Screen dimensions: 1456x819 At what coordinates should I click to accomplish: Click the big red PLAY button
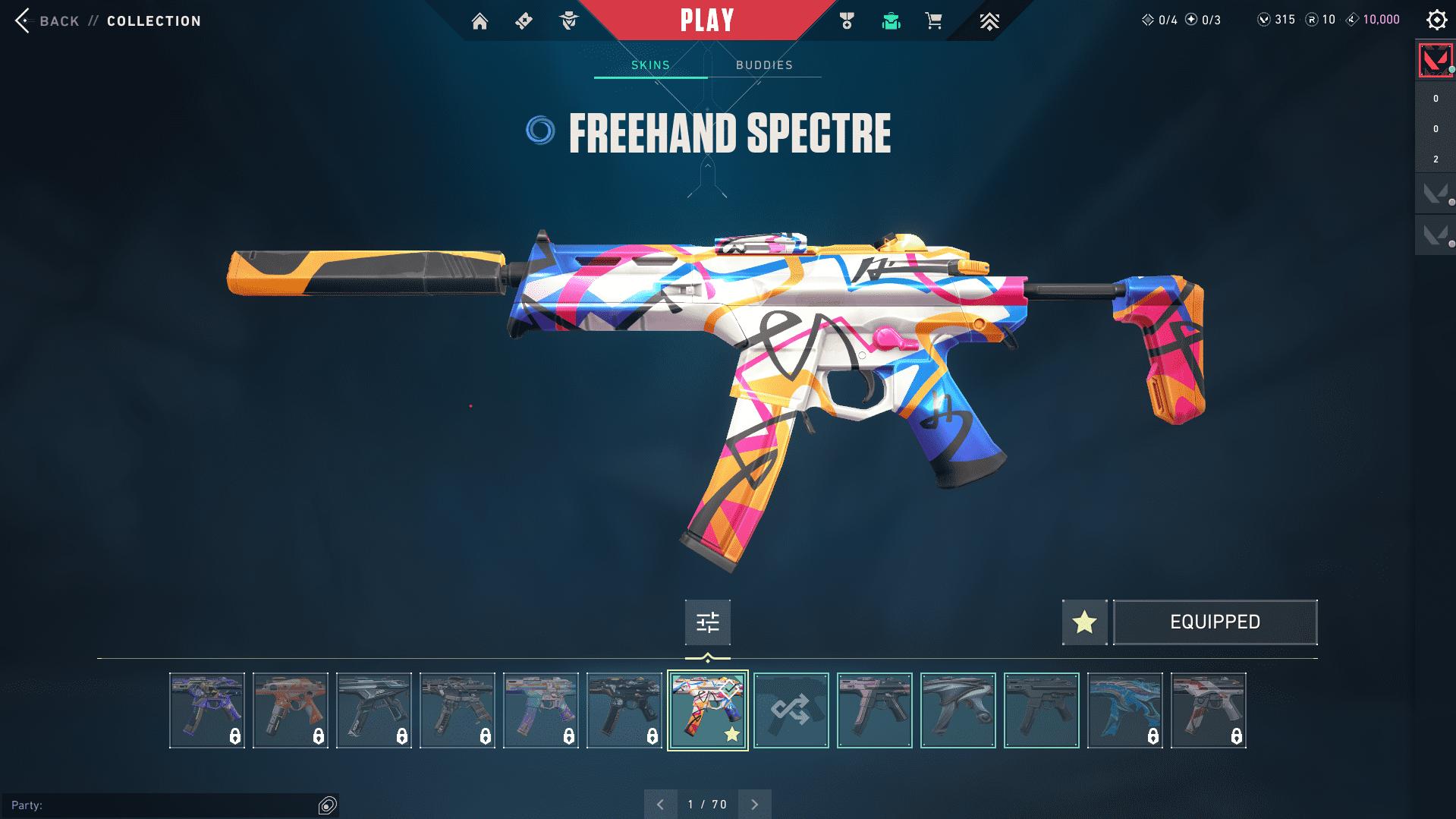pyautogui.click(x=707, y=20)
